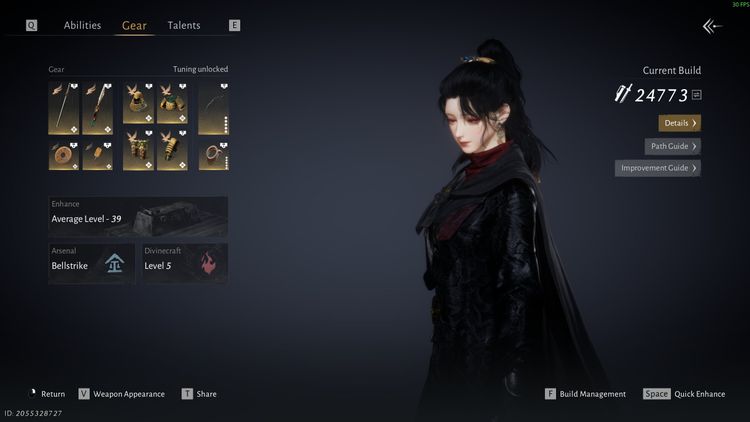This screenshot has width=750, height=422.
Task: Open the Arsenal Bellstrike panel
Action: 92,263
